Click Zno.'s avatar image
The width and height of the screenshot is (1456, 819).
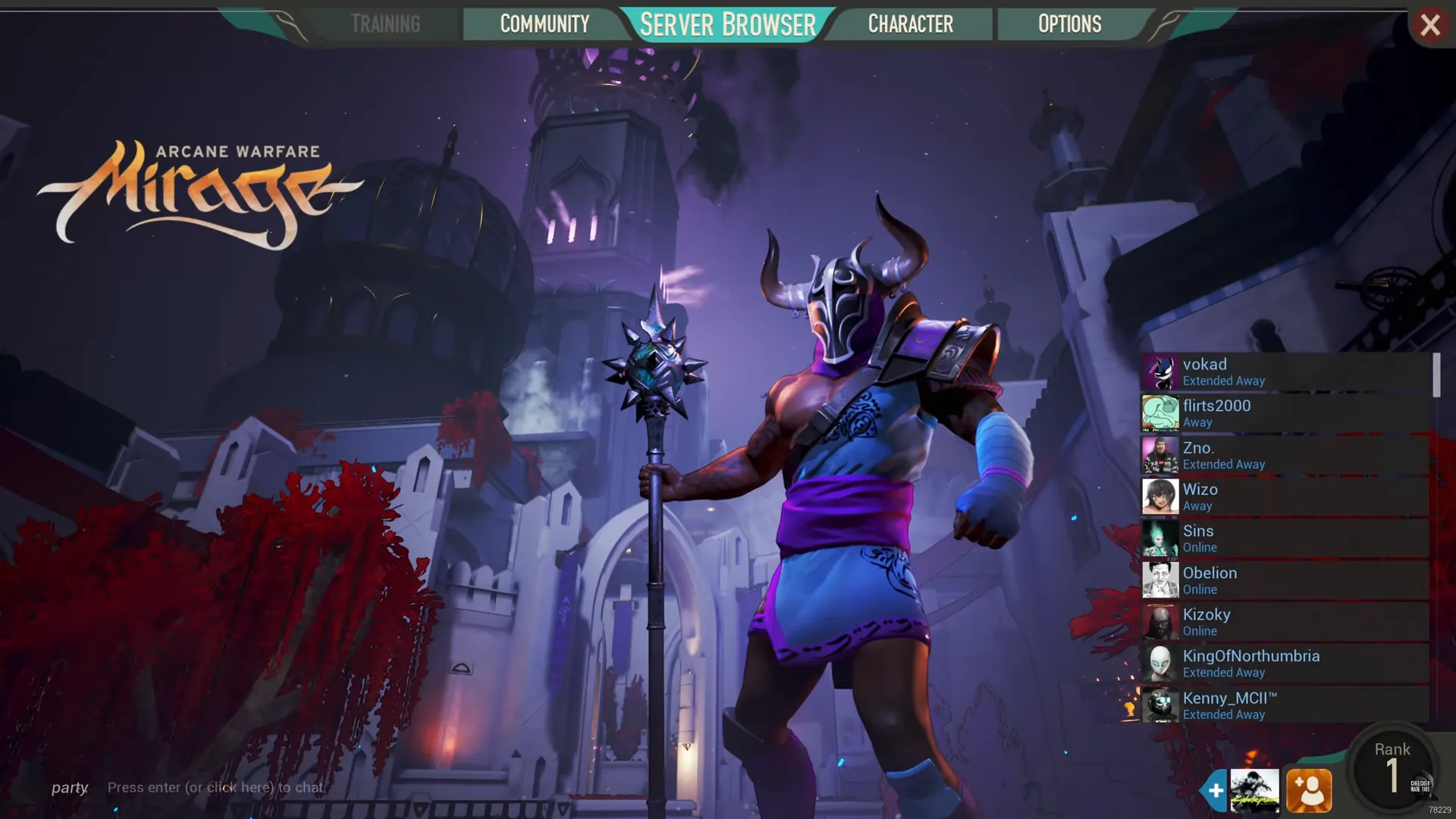1159,456
